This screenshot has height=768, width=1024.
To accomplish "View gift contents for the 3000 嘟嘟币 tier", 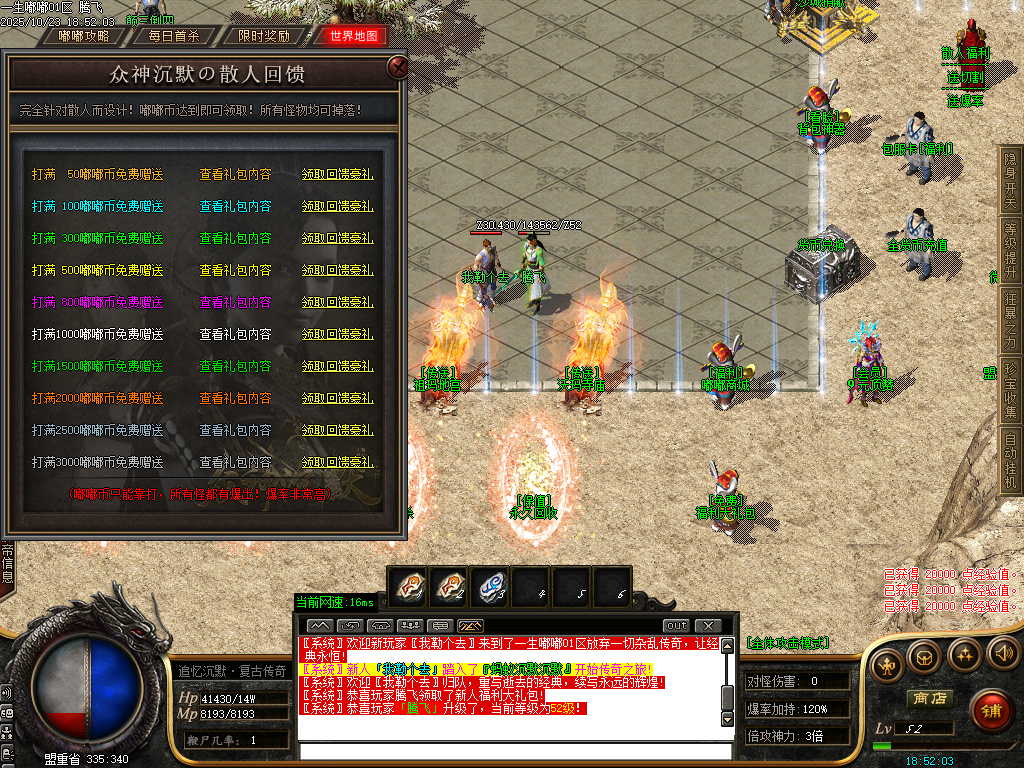I will (x=235, y=463).
